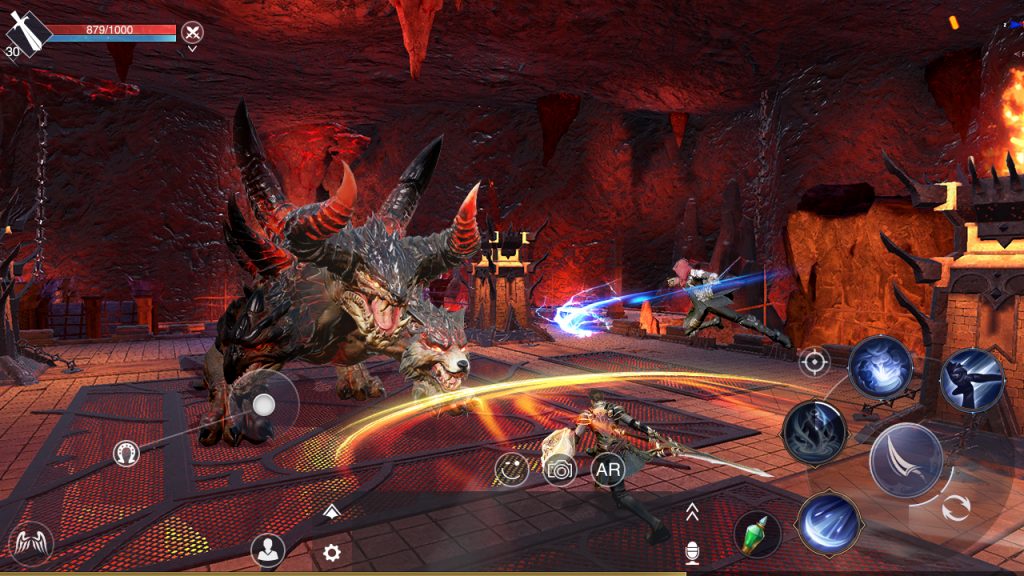
Task: Toggle the crosshair target lock
Action: click(x=814, y=361)
